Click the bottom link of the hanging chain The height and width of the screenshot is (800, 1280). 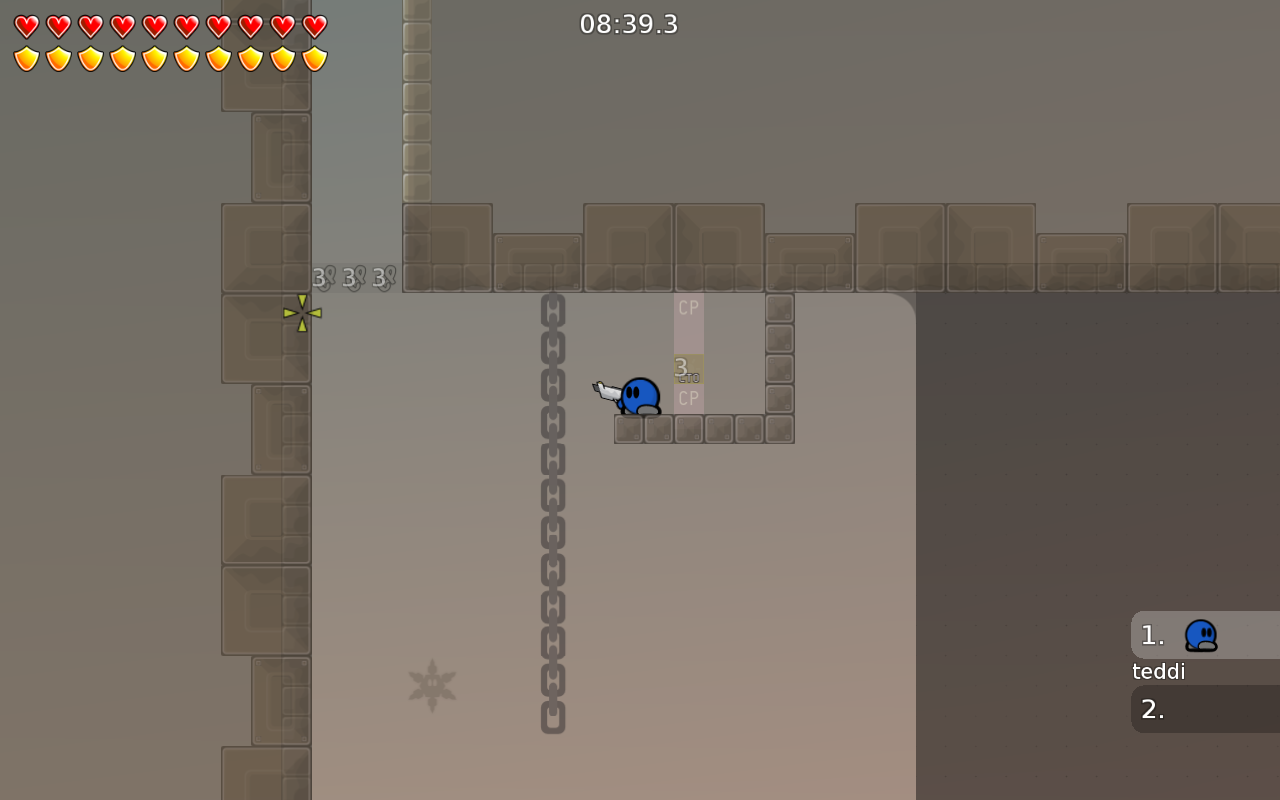coord(551,716)
